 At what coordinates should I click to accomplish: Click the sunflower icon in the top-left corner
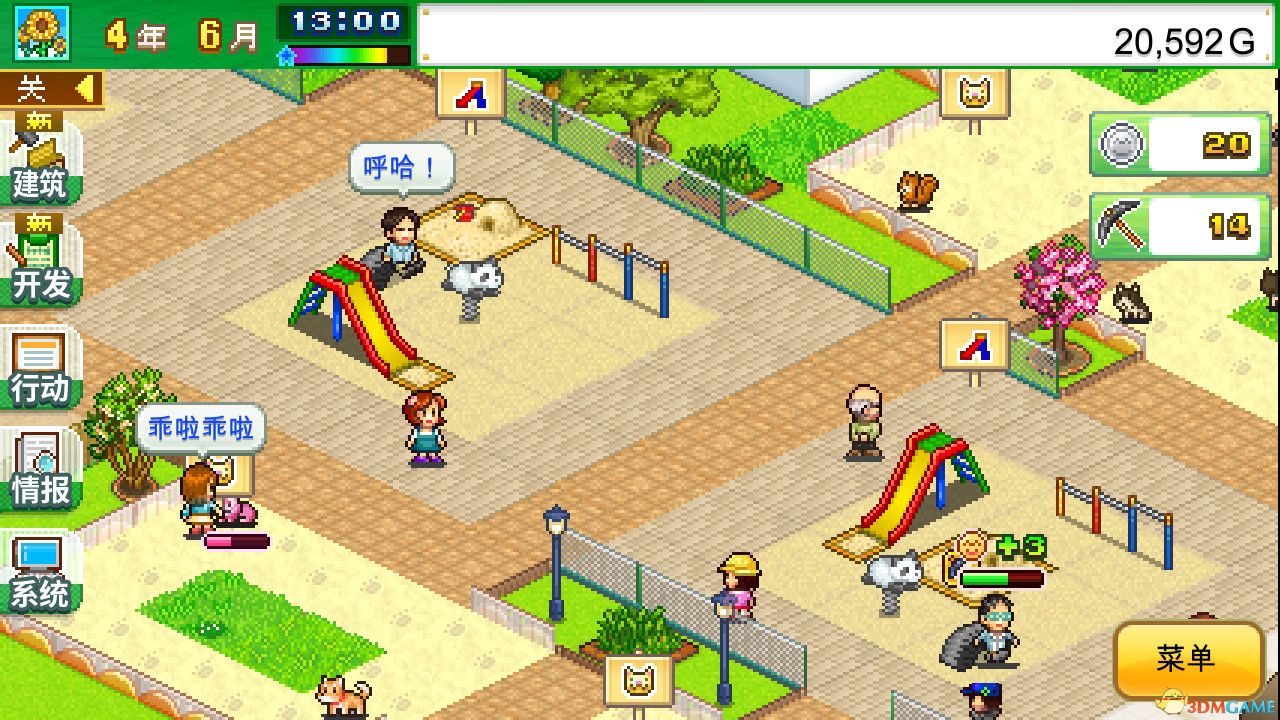coord(40,33)
